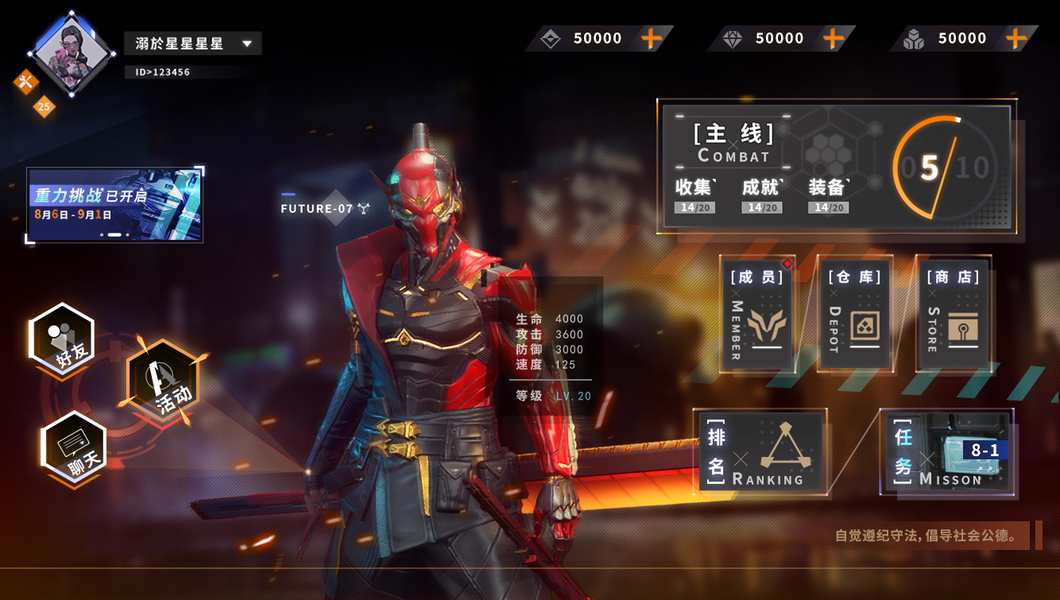Open the 装备 equipment entry
Screen dimensions: 1060x600
pyautogui.click(x=829, y=193)
